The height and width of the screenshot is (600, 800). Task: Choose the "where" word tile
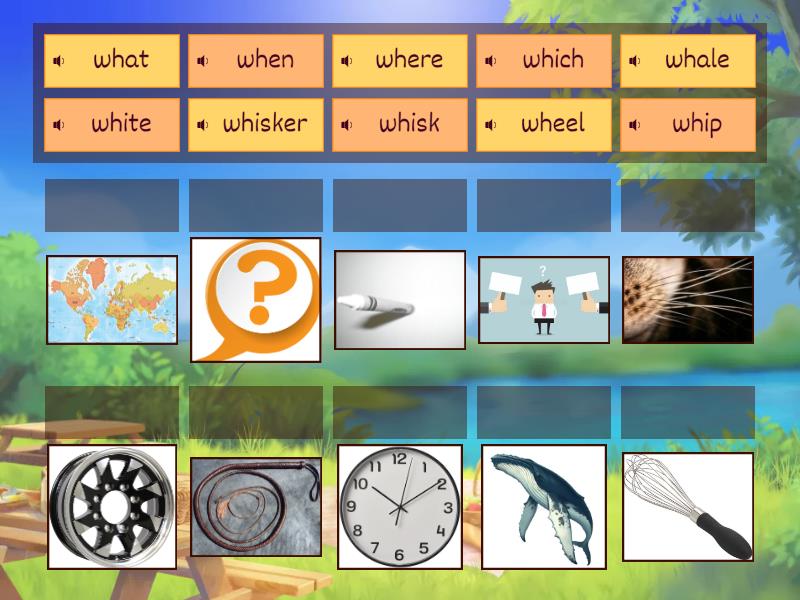(x=408, y=60)
